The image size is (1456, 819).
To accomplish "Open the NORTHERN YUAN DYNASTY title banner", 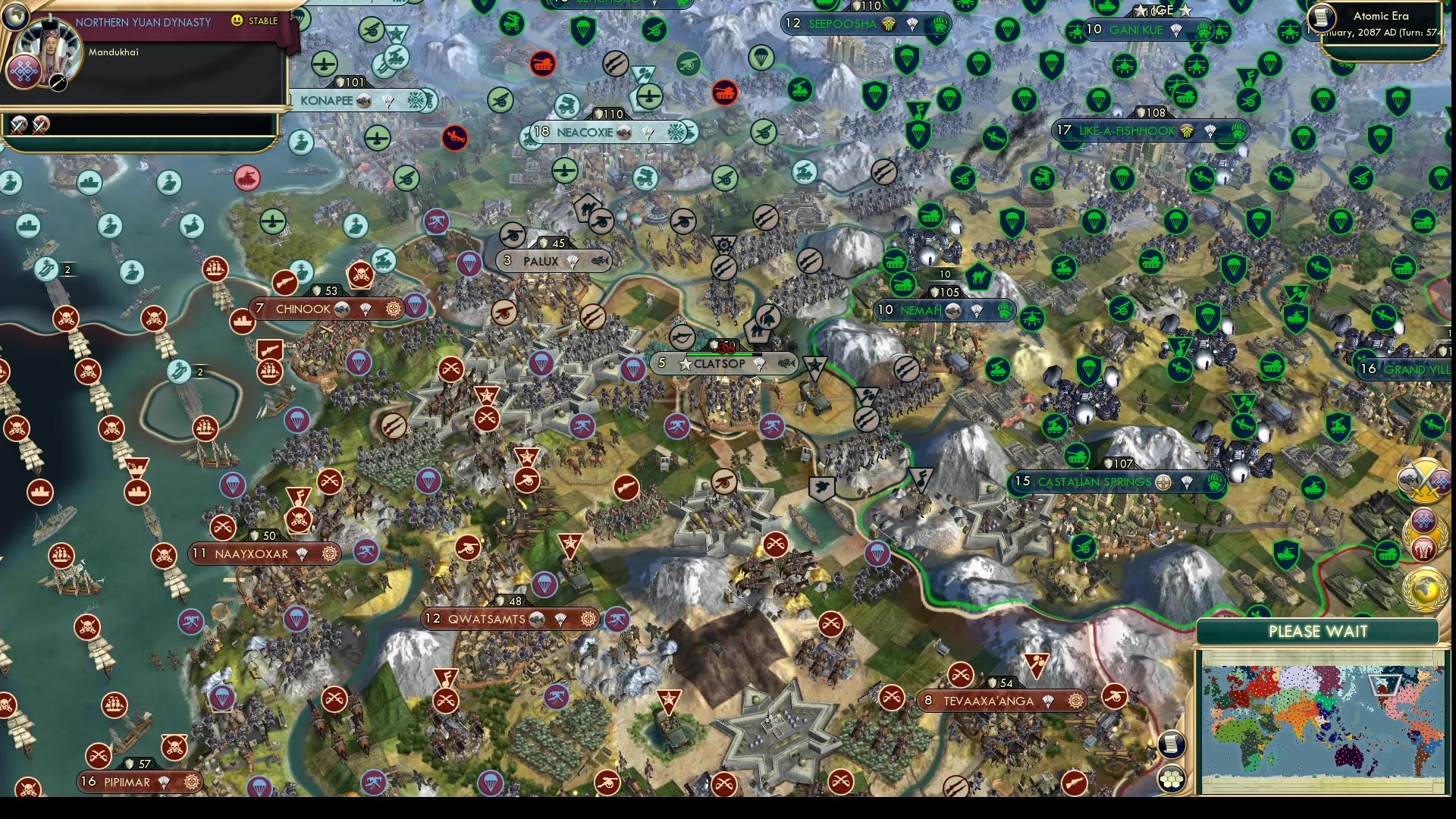I will coord(144,23).
